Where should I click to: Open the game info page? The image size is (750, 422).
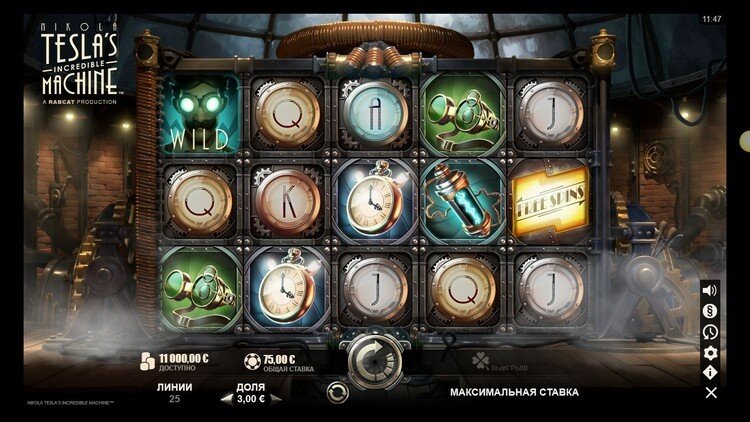710,372
